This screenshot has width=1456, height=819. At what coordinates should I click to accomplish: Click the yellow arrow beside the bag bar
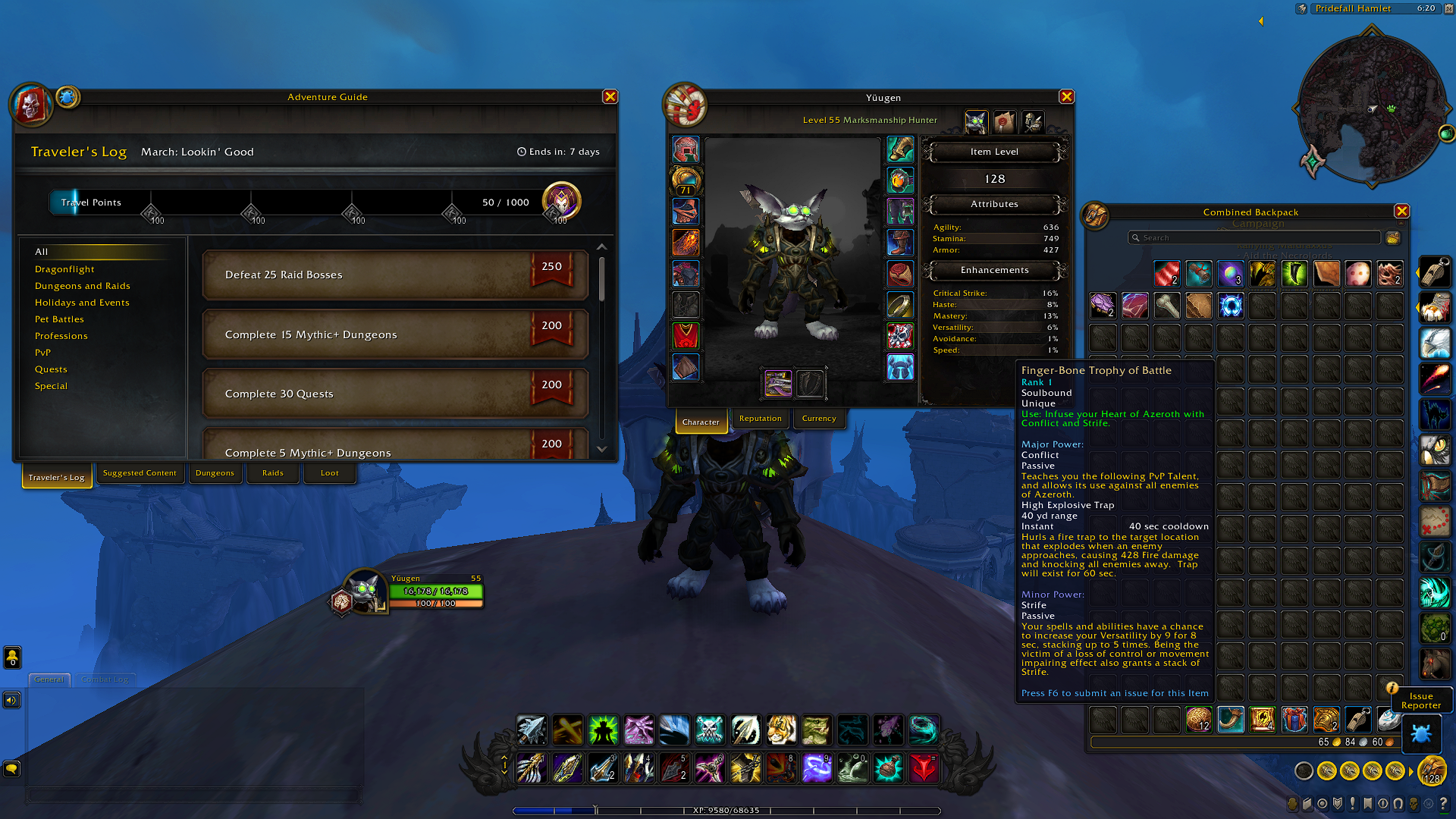[x=1410, y=772]
